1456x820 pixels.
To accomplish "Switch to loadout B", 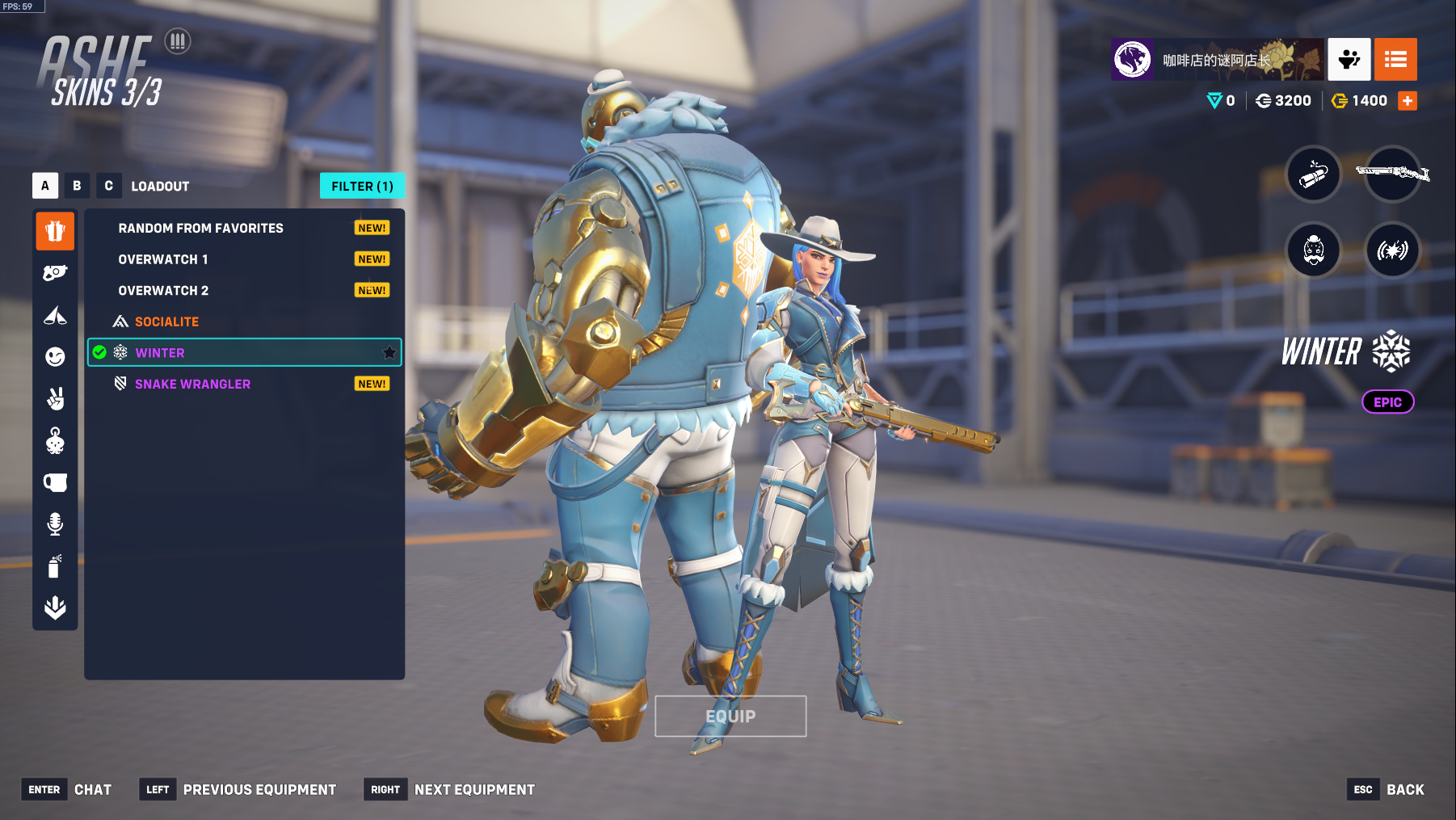I will point(77,186).
